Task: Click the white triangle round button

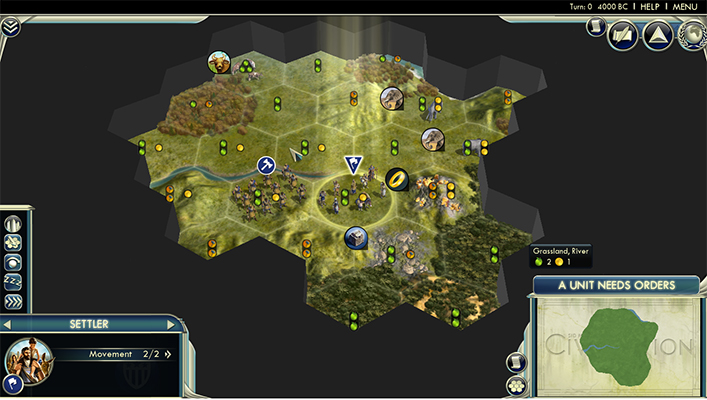Action: tap(657, 36)
